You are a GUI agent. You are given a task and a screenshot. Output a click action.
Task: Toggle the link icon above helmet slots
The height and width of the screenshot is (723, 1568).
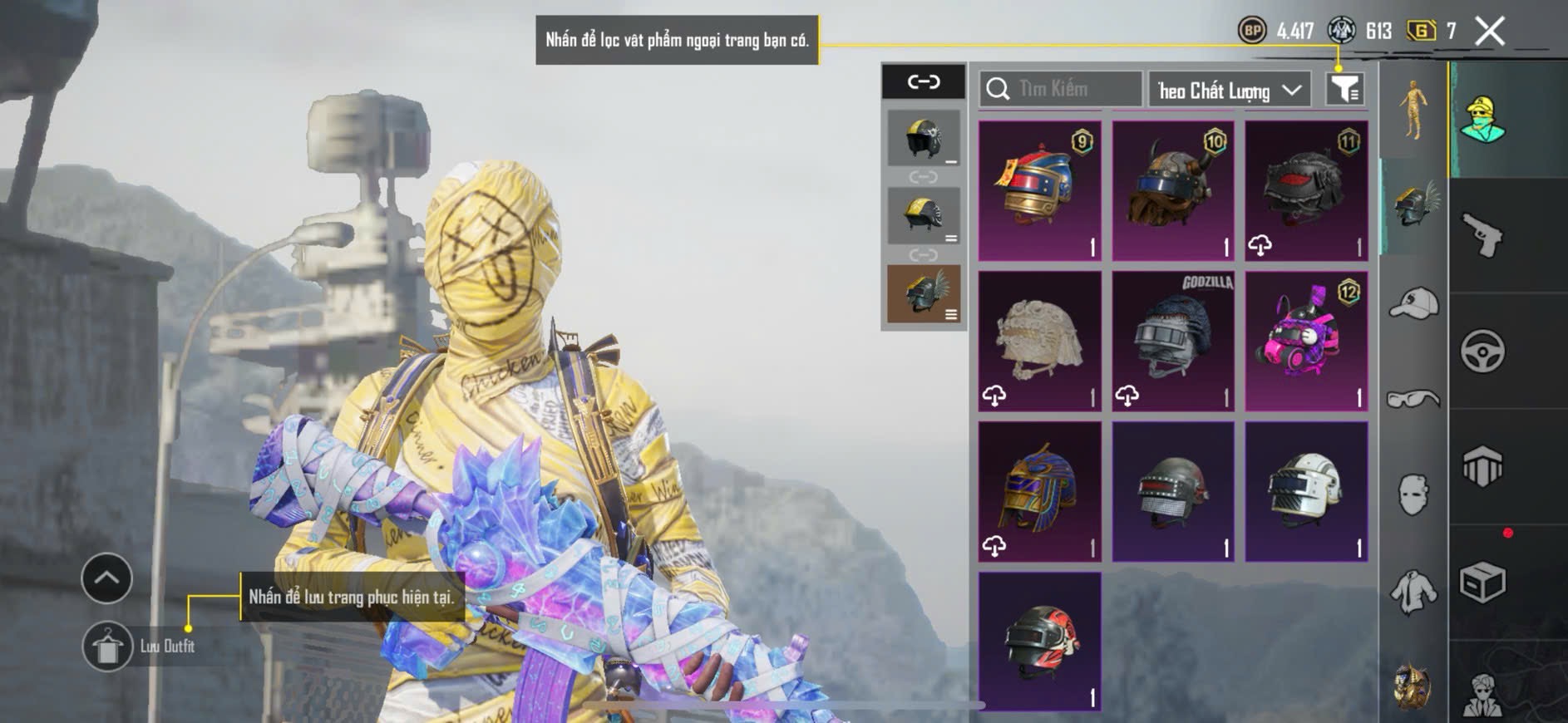[x=924, y=81]
